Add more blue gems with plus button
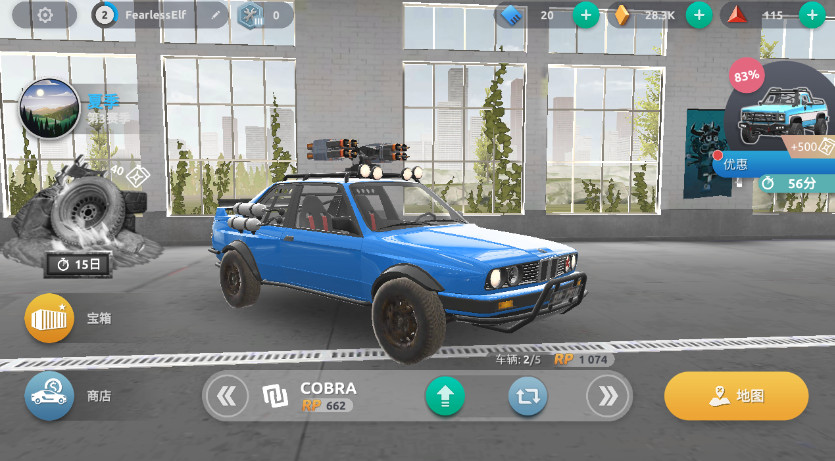Viewport: 835px width, 461px height. point(586,15)
